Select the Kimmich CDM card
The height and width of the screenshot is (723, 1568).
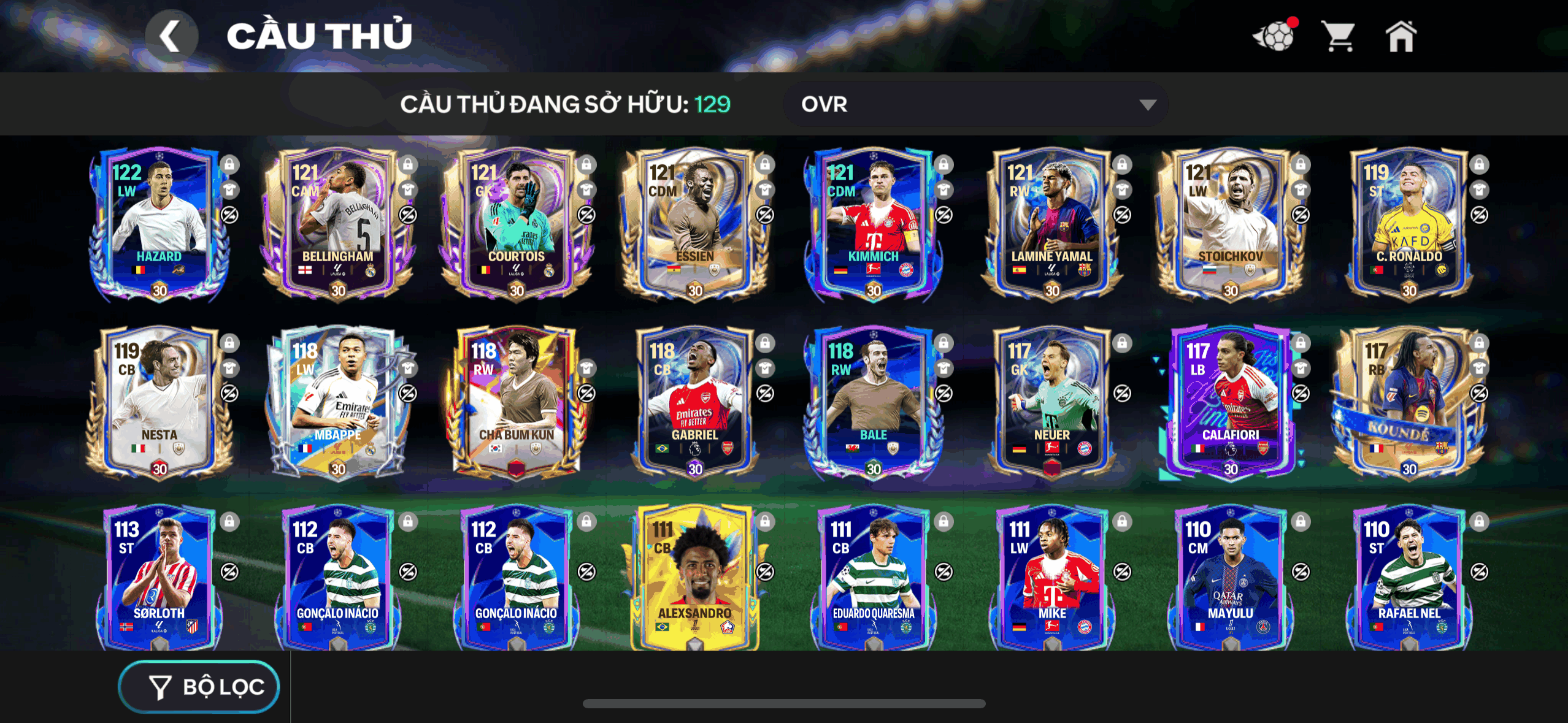pos(873,224)
